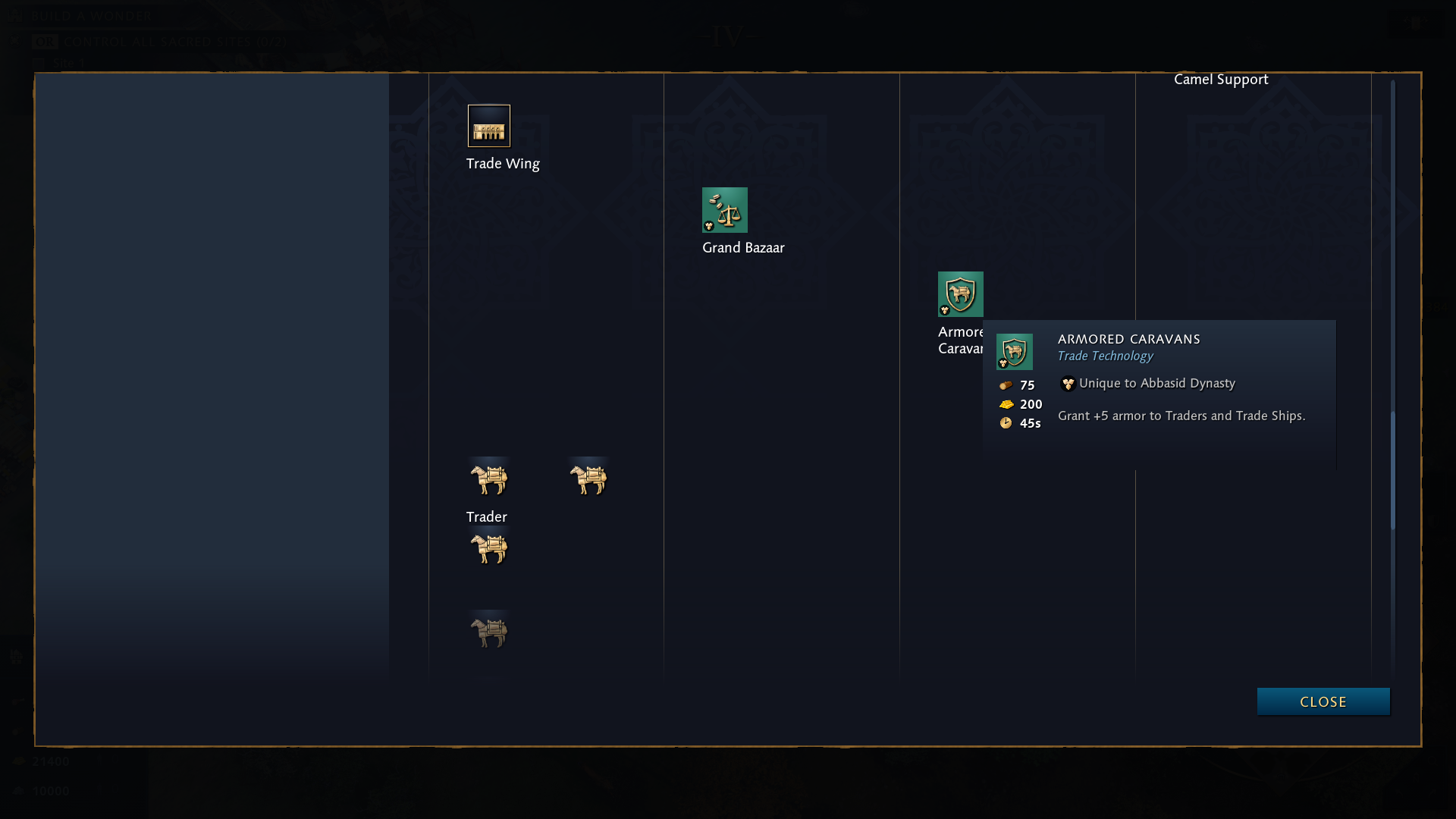This screenshot has height=819, width=1456.
Task: Select the Trade Wing building icon
Action: (489, 126)
